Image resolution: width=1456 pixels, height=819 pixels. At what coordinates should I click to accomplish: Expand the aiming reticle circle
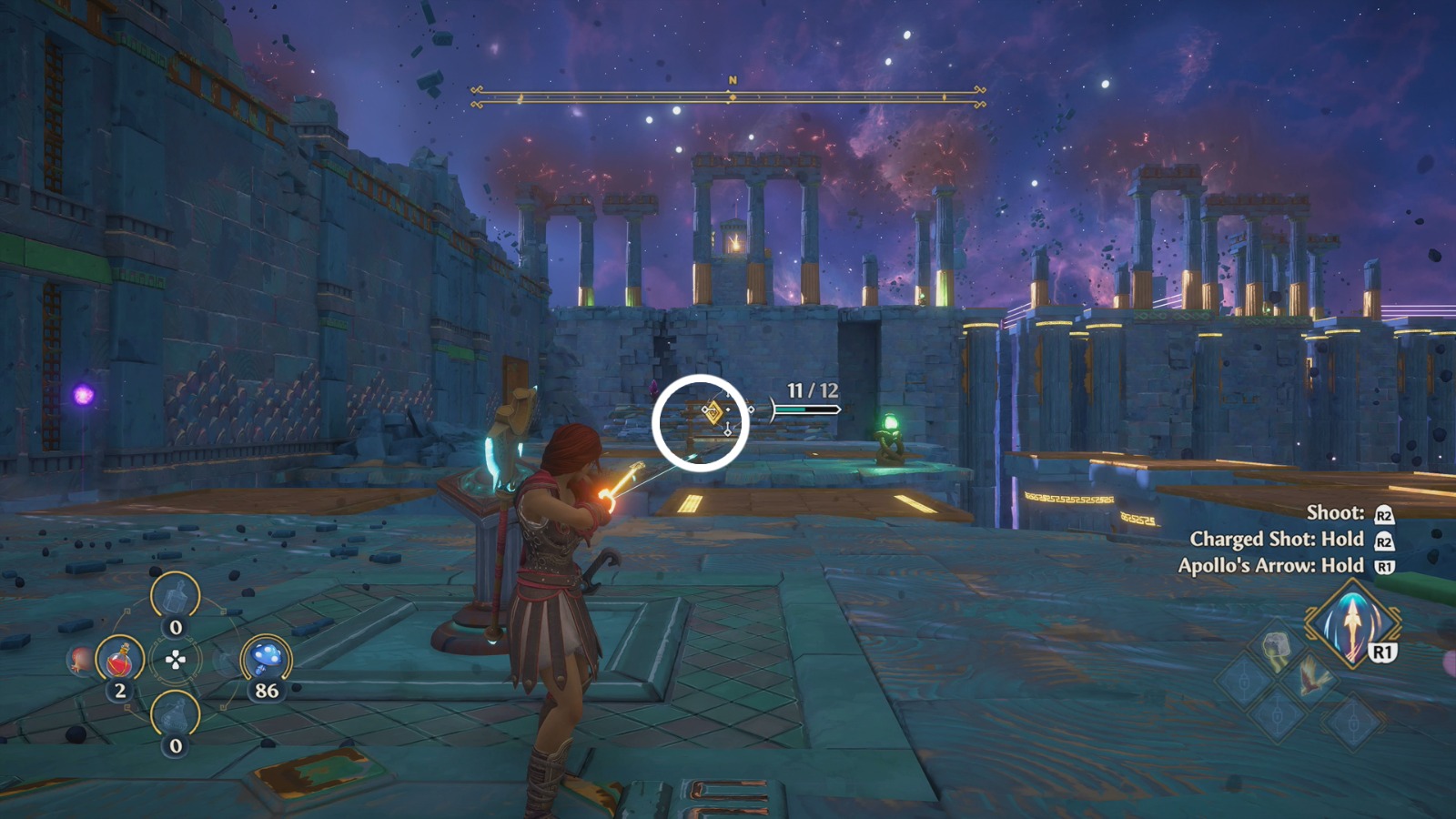[x=701, y=421]
